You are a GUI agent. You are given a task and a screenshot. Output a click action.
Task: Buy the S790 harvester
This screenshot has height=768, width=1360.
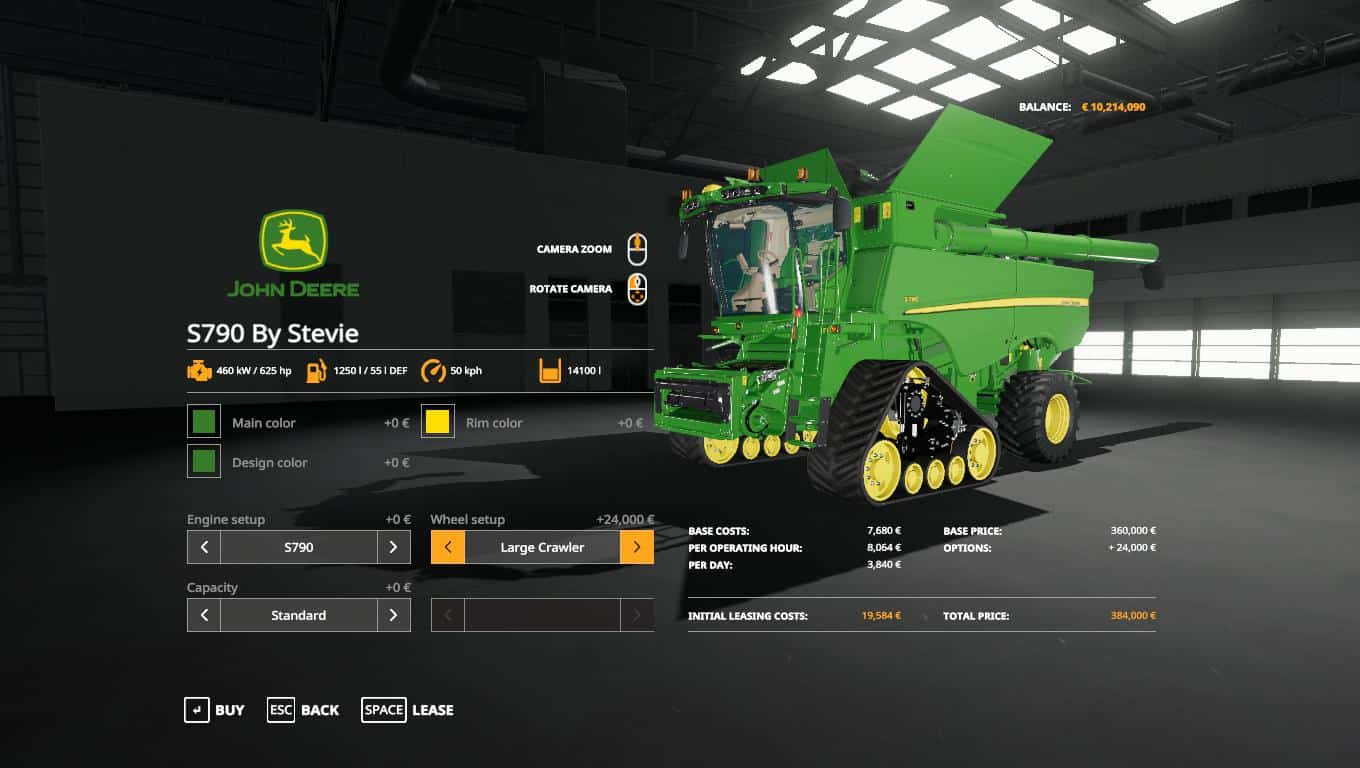click(x=214, y=710)
